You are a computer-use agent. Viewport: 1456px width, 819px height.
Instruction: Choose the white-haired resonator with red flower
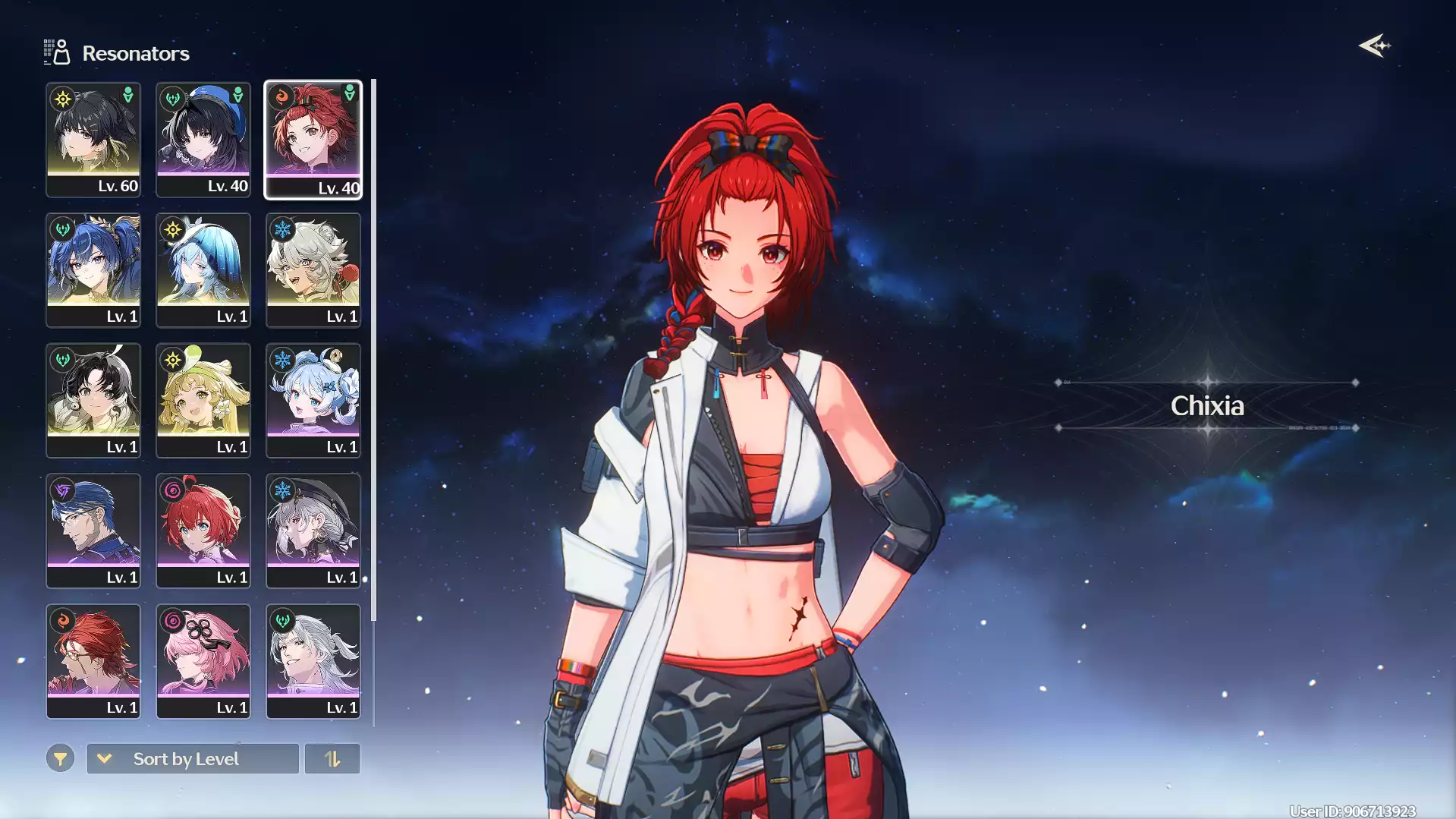tap(313, 270)
